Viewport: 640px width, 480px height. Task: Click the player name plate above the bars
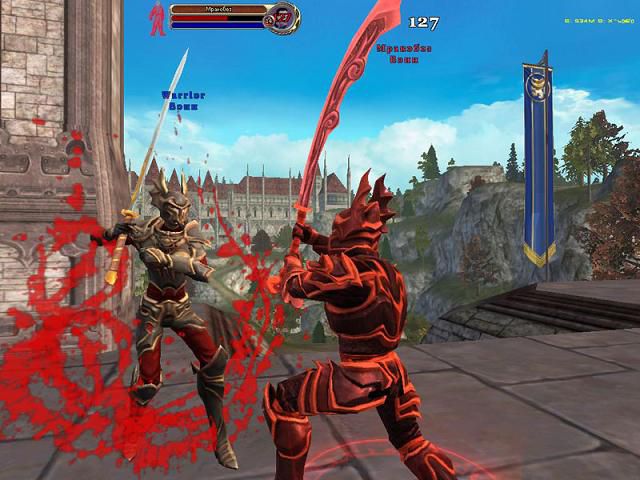click(219, 8)
